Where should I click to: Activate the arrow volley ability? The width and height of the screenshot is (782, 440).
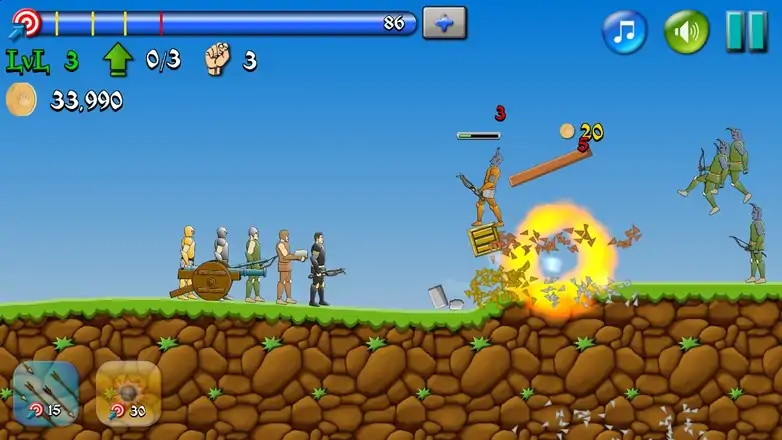[45, 393]
